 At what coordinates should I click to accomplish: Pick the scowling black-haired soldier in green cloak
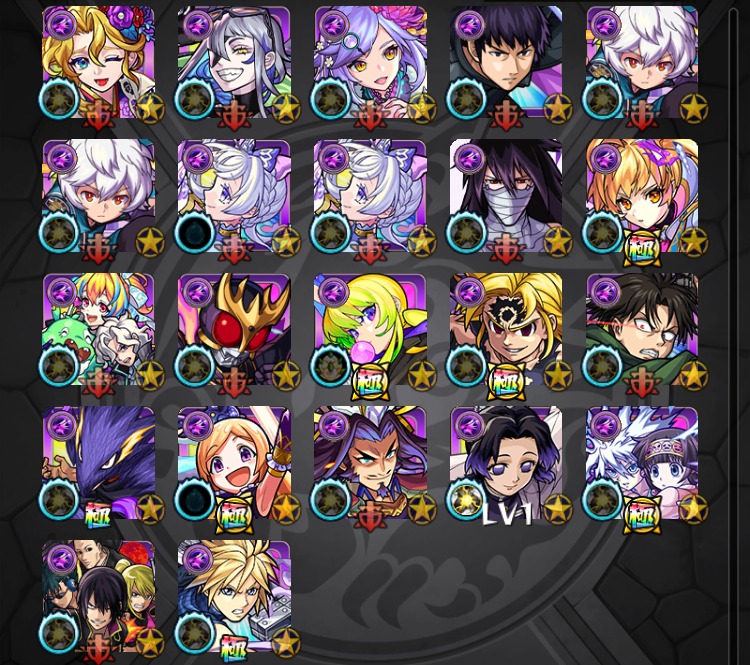tap(642, 330)
